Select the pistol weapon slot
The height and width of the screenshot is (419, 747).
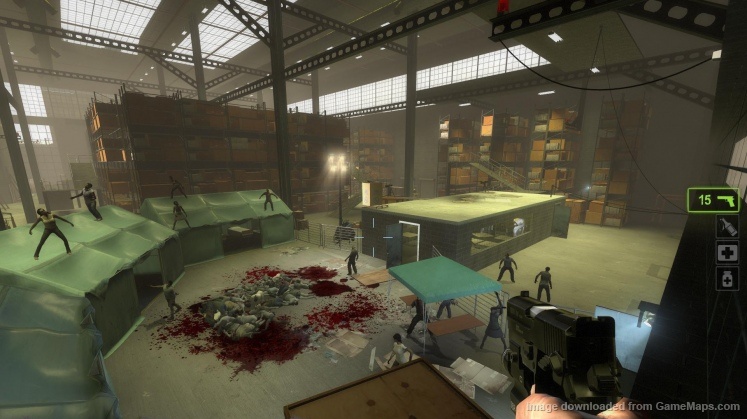[x=713, y=200]
